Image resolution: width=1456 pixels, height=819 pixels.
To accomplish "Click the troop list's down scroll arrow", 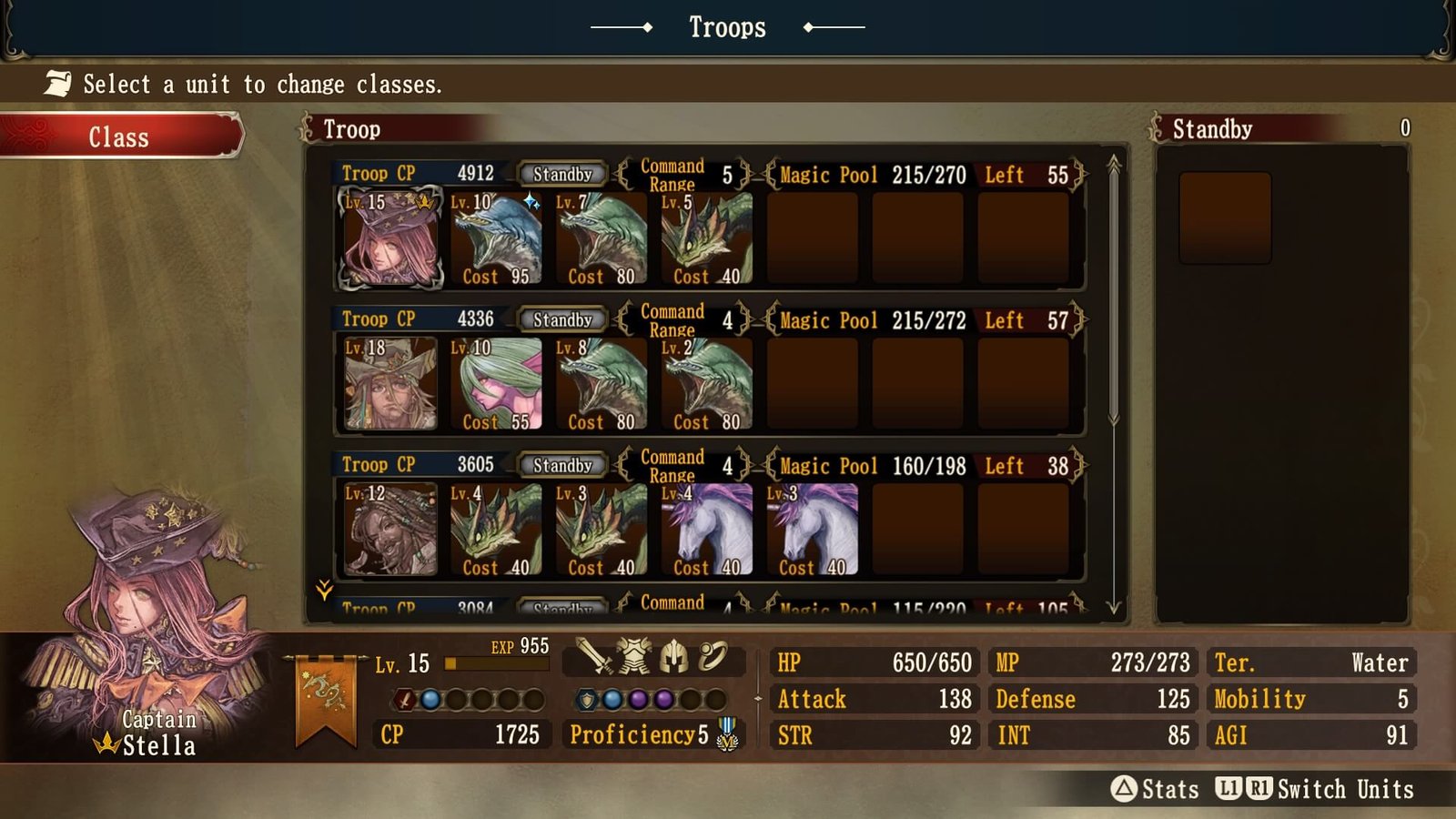I will pyautogui.click(x=1114, y=606).
